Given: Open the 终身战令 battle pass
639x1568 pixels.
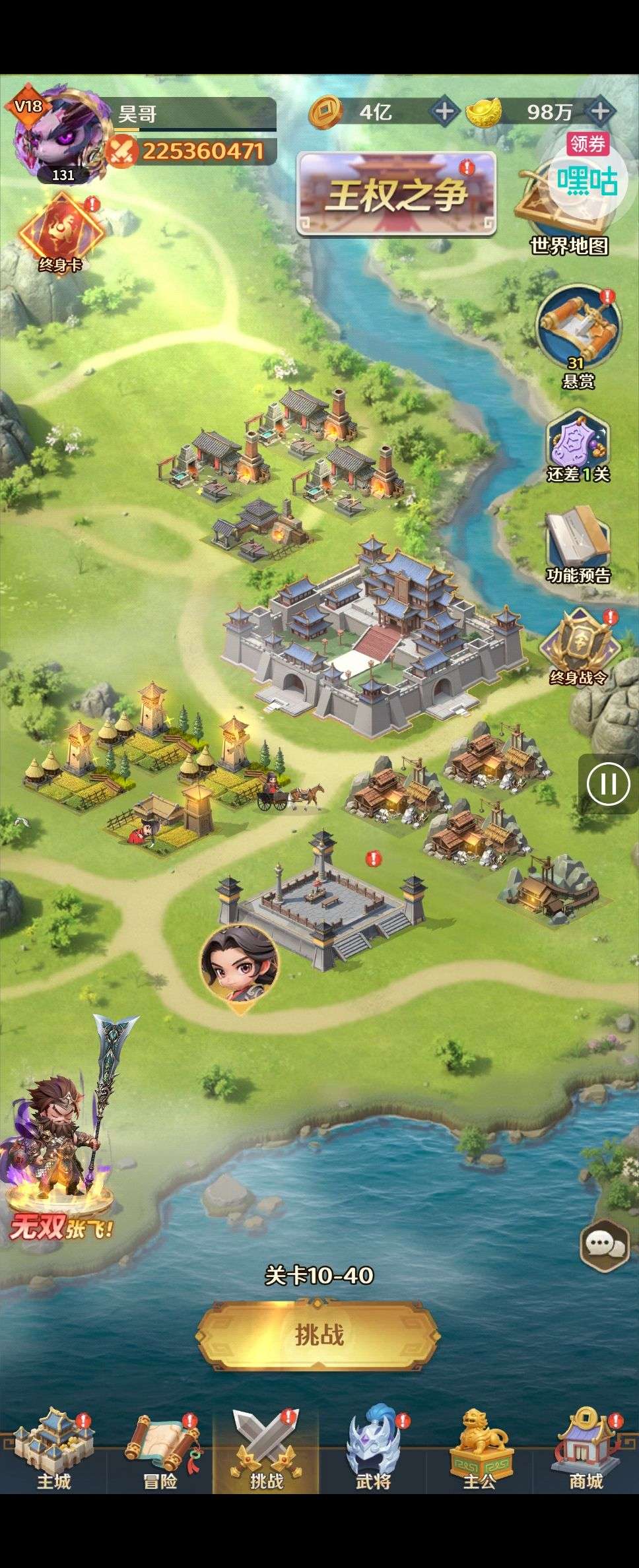Looking at the screenshot, I should tap(578, 647).
